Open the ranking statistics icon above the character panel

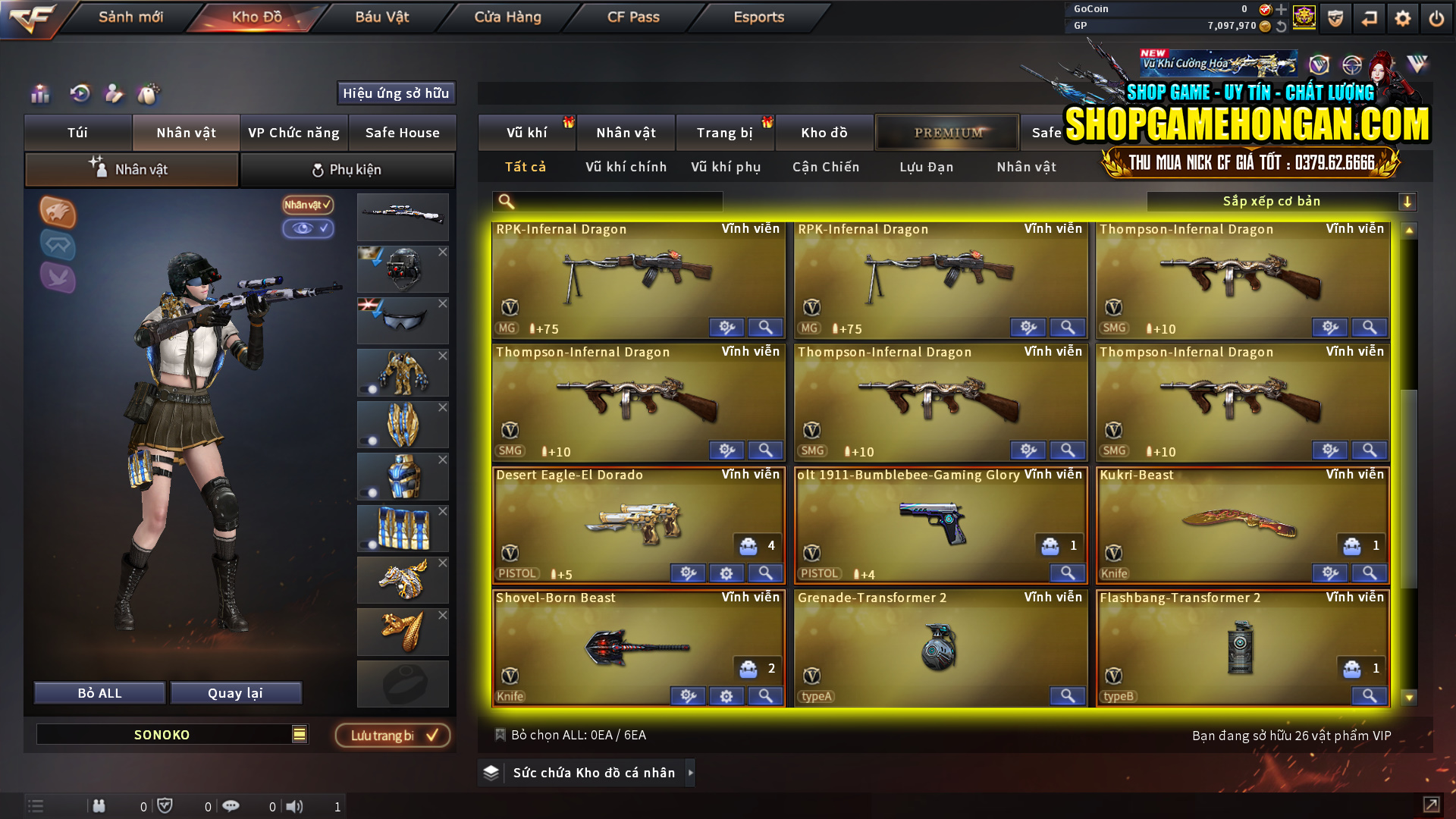coord(39,94)
